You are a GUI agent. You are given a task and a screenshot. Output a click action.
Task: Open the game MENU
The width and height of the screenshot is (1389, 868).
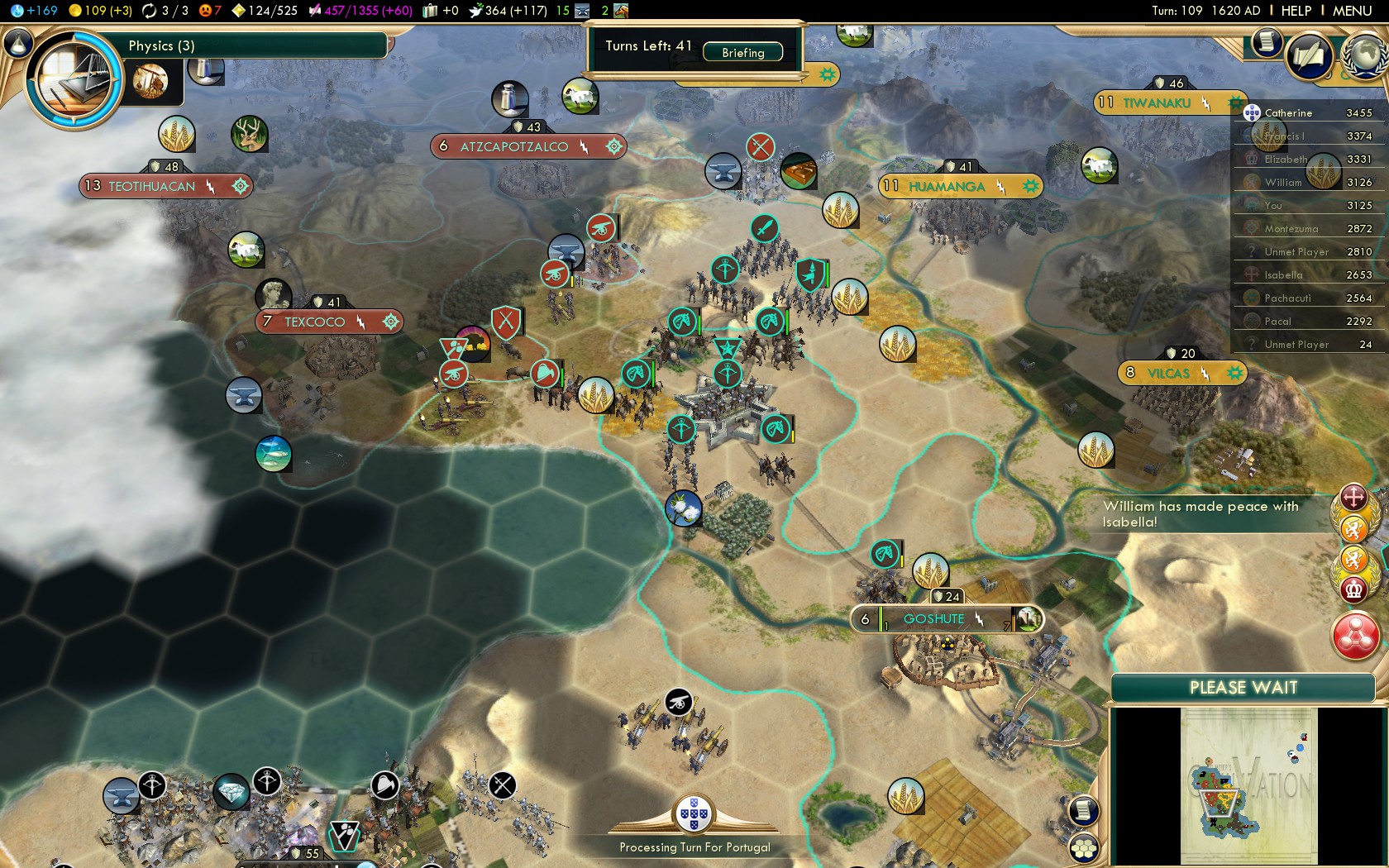coord(1352,11)
